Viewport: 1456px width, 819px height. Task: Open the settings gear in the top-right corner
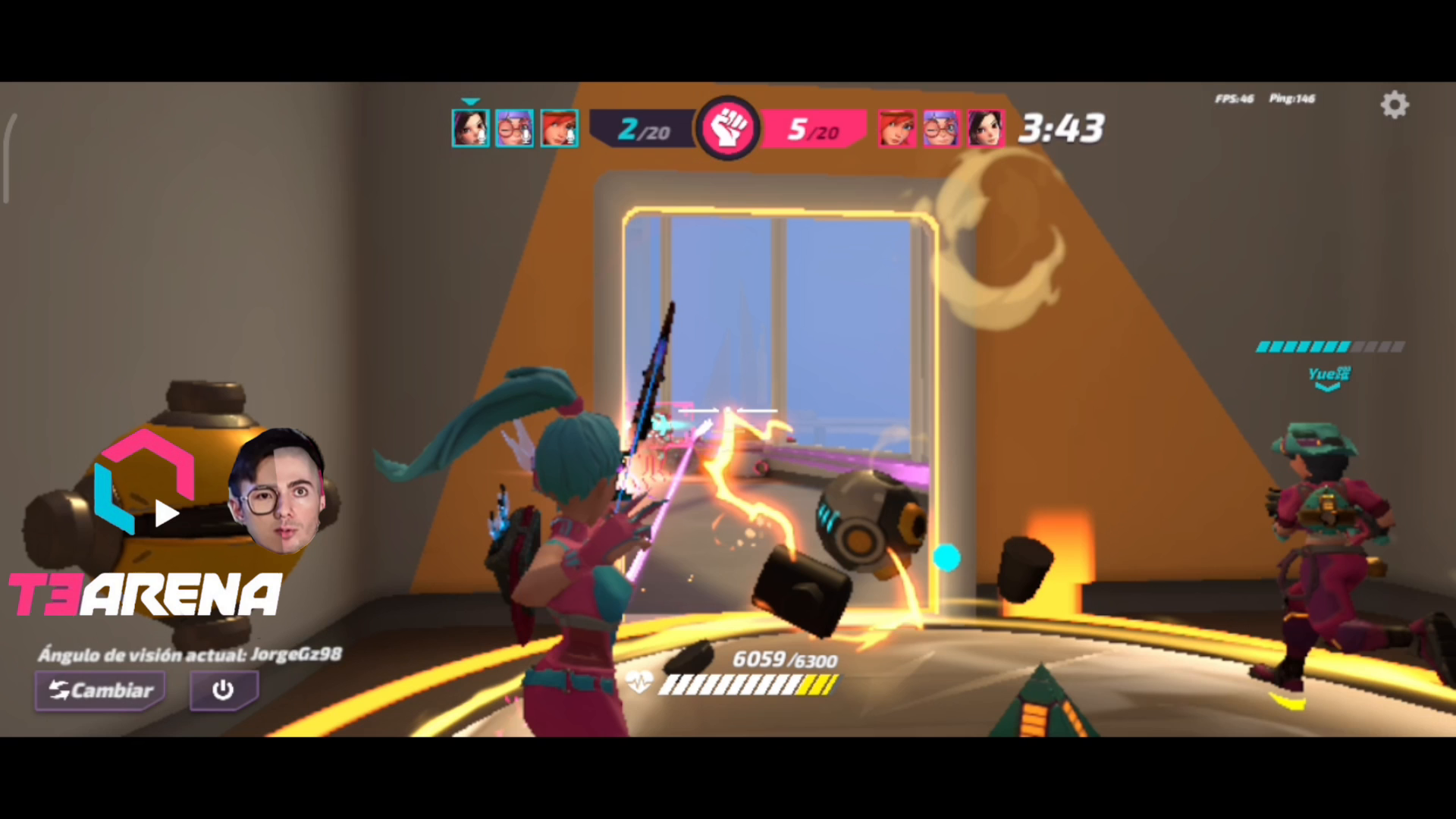pyautogui.click(x=1394, y=105)
